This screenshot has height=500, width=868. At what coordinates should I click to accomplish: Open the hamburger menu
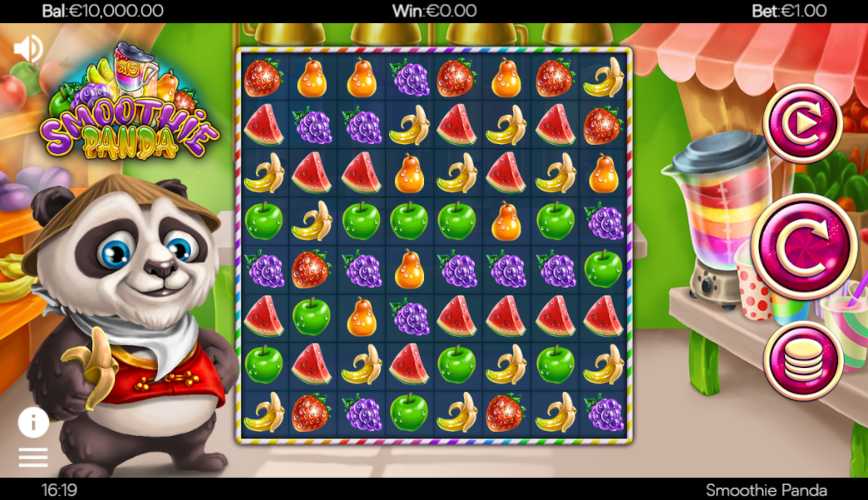coord(33,457)
